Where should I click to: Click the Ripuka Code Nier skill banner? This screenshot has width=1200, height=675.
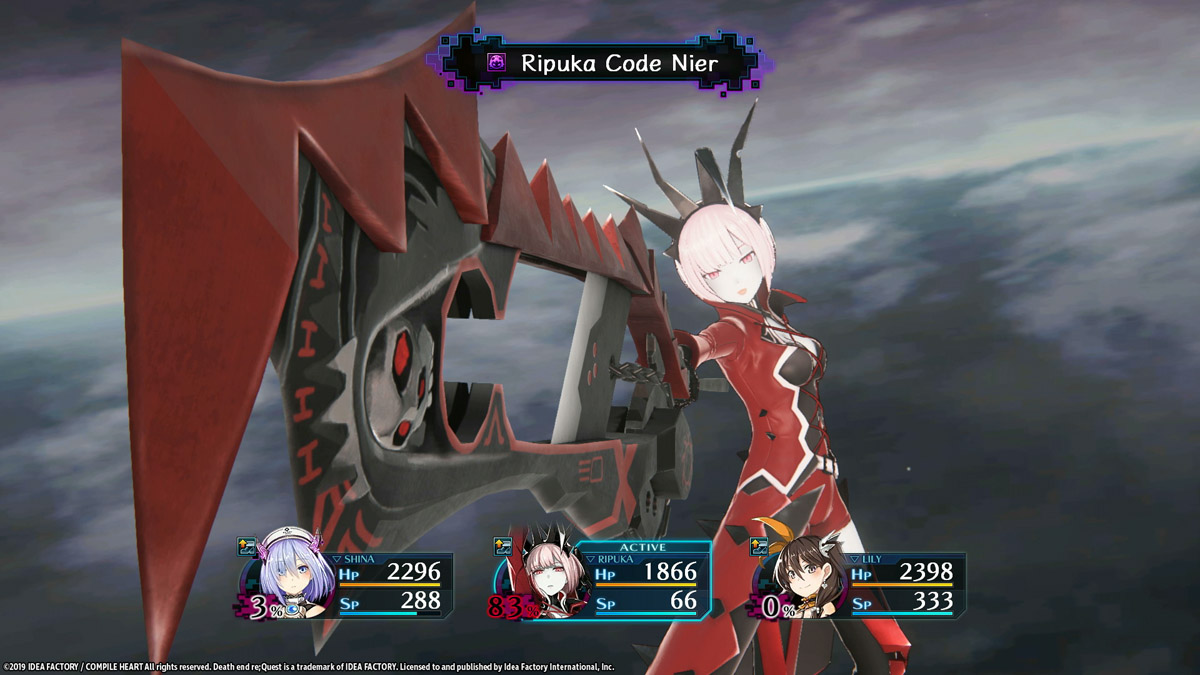coord(600,64)
